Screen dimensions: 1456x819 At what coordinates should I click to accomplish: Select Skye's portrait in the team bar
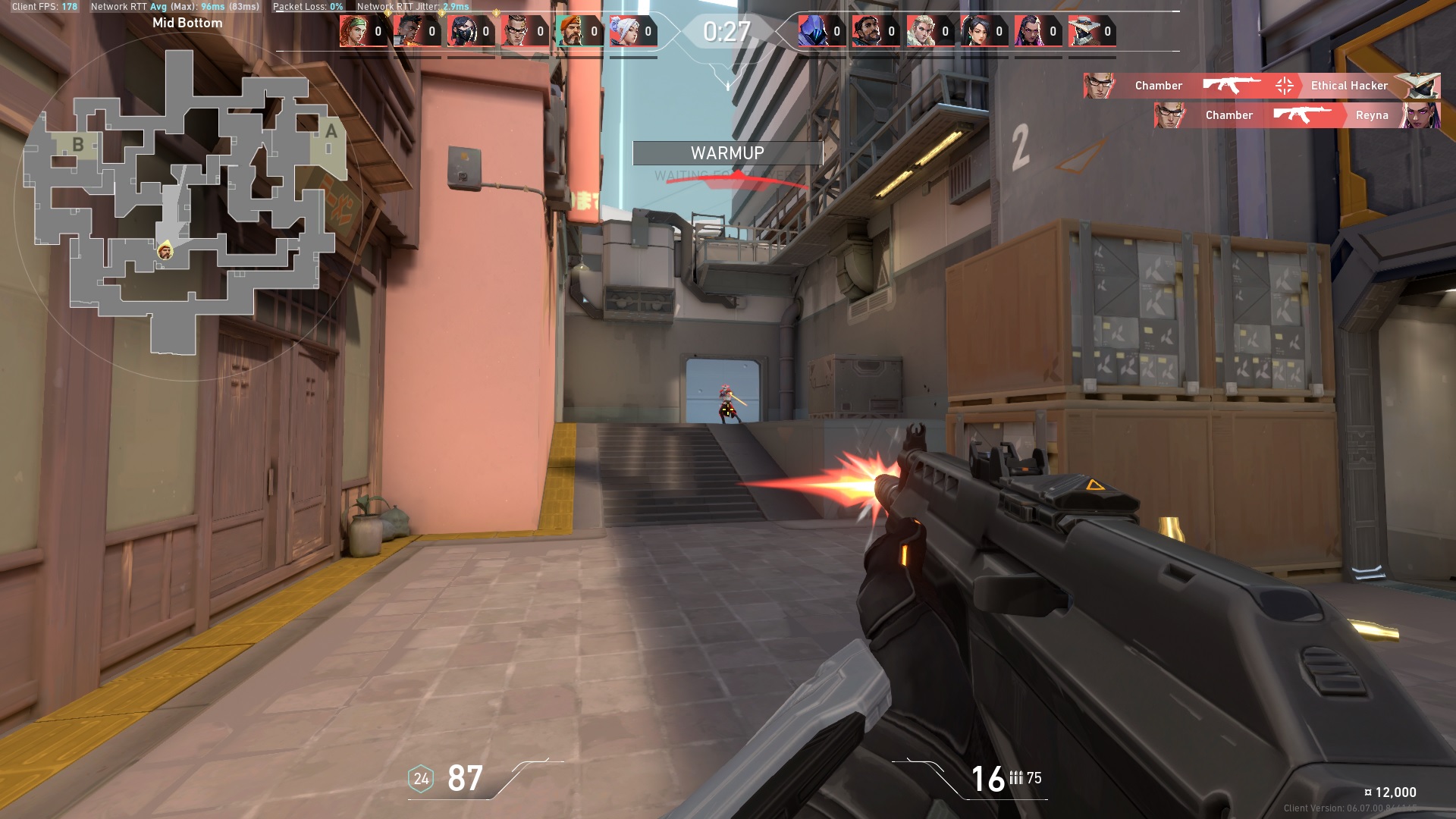(353, 31)
